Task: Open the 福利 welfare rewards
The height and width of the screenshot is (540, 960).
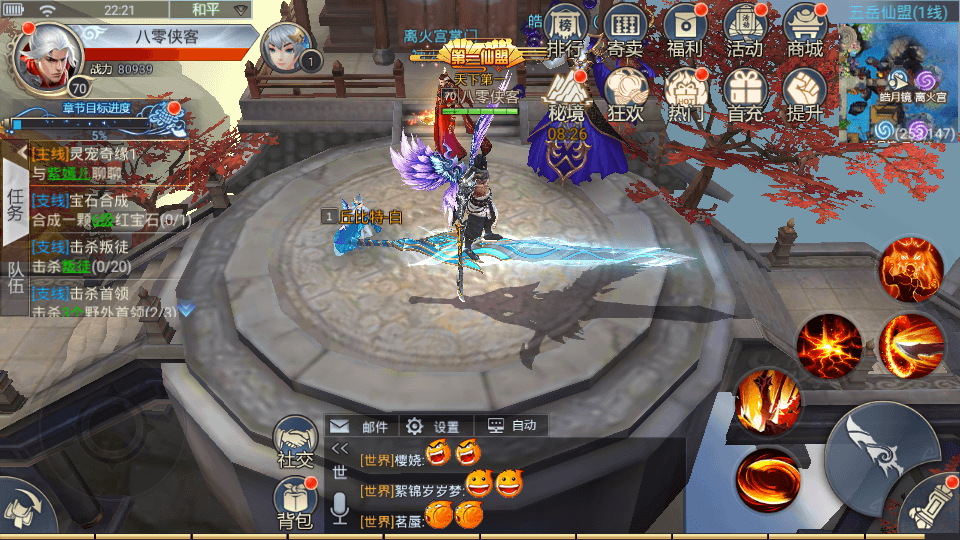Action: [x=685, y=32]
